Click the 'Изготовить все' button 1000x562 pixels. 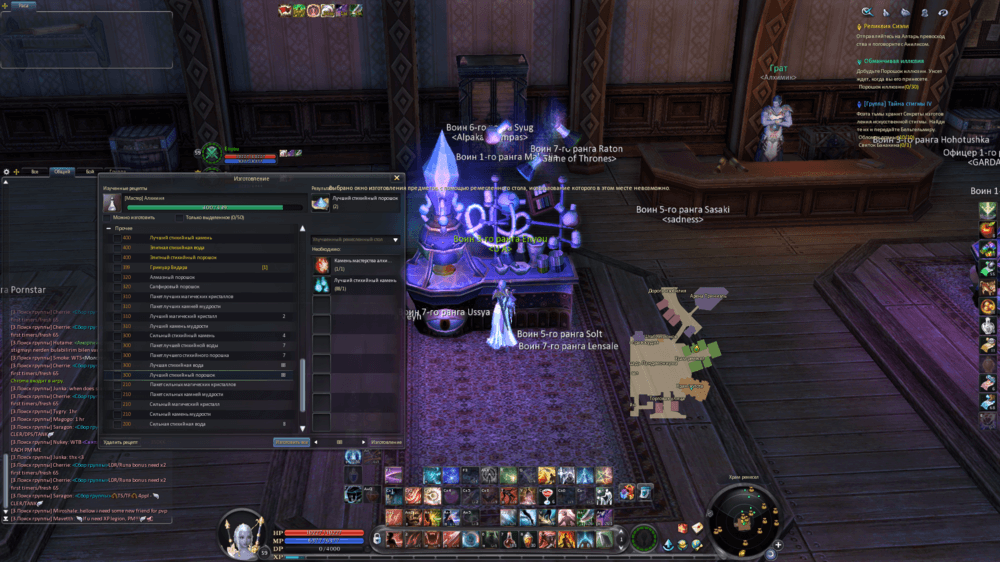click(290, 441)
